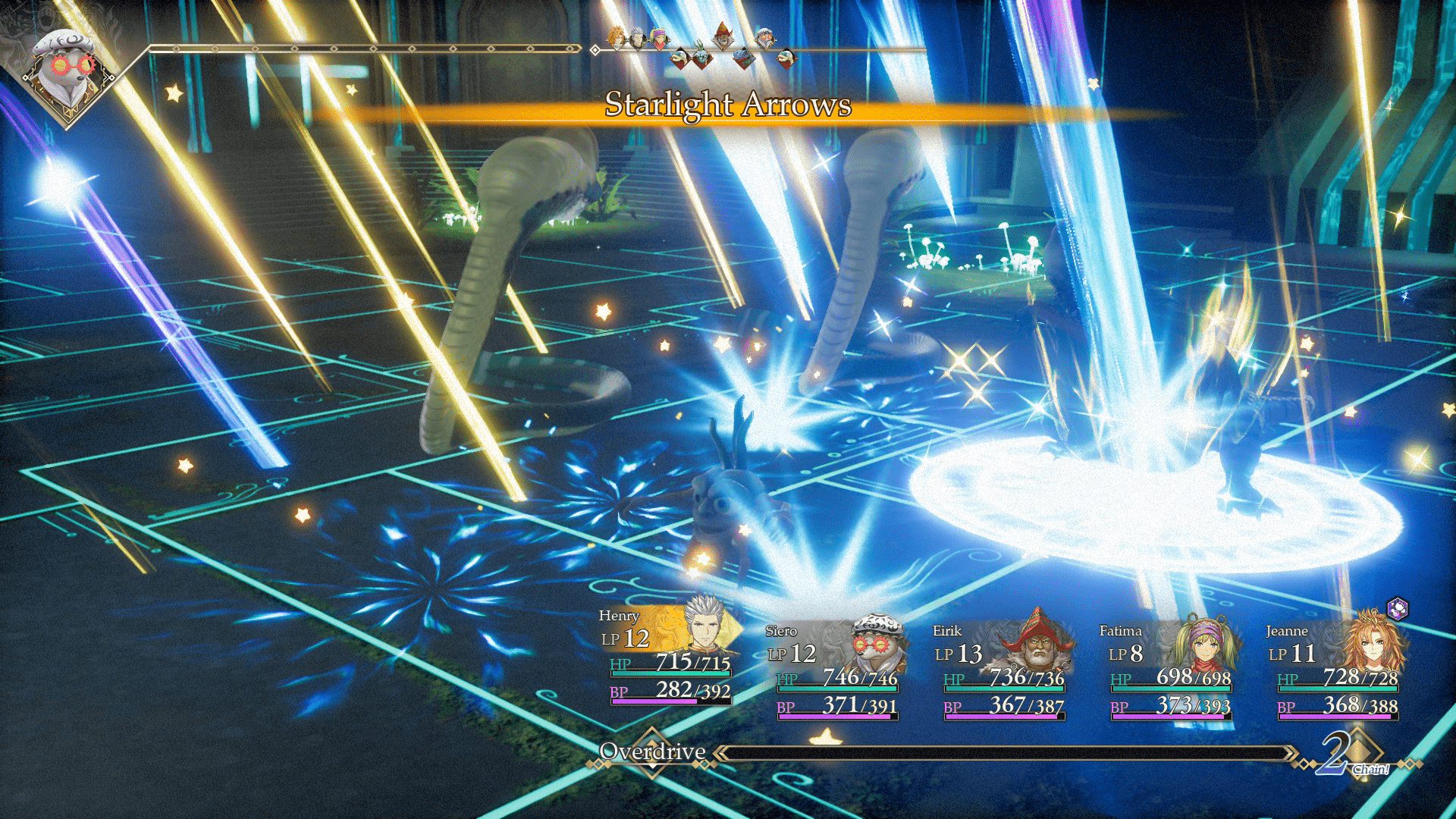Select Eirik's red-hat portrait on the timeline
Screen dimensions: 1456x819
(723, 35)
